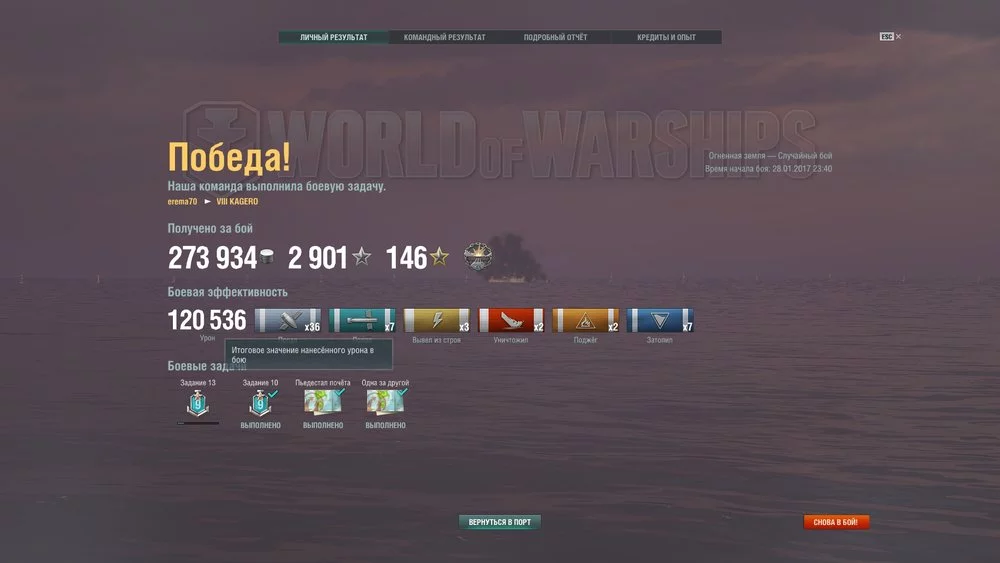Click the Пьедестал почёта task
Viewport: 1000px width, 563px height.
[x=322, y=403]
